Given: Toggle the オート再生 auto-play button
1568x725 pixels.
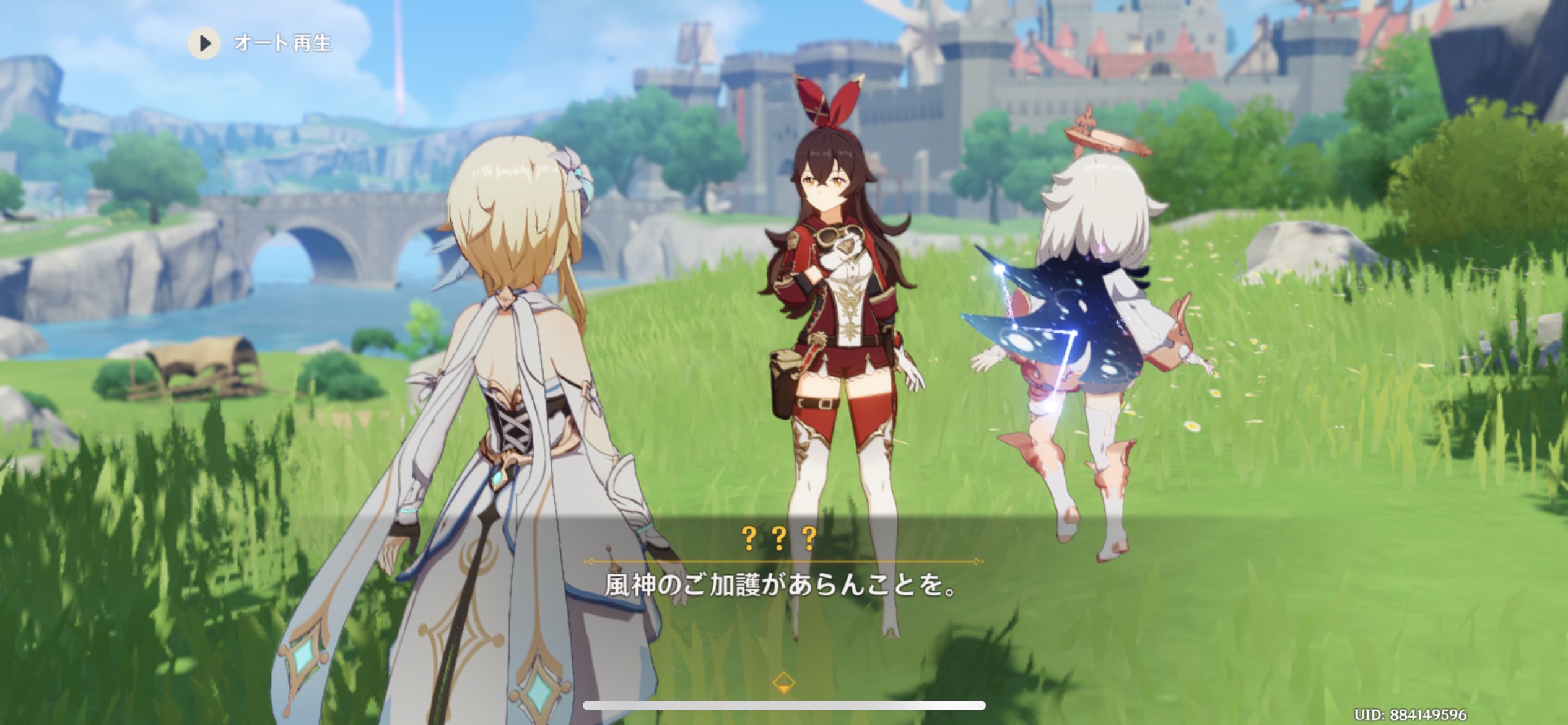Looking at the screenshot, I should point(205,43).
